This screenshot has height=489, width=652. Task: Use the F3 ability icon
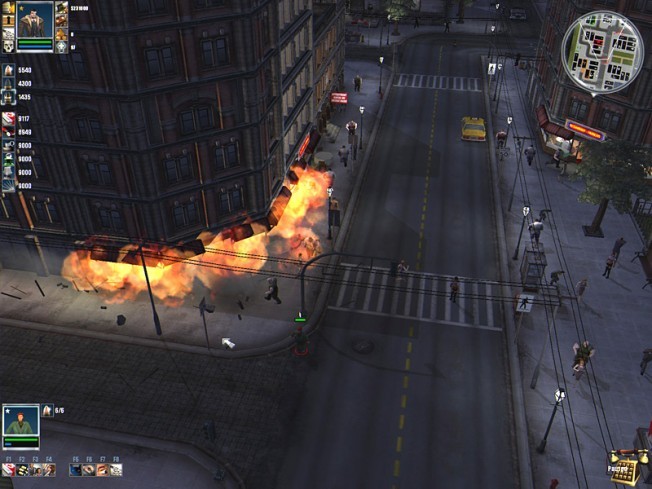35,469
